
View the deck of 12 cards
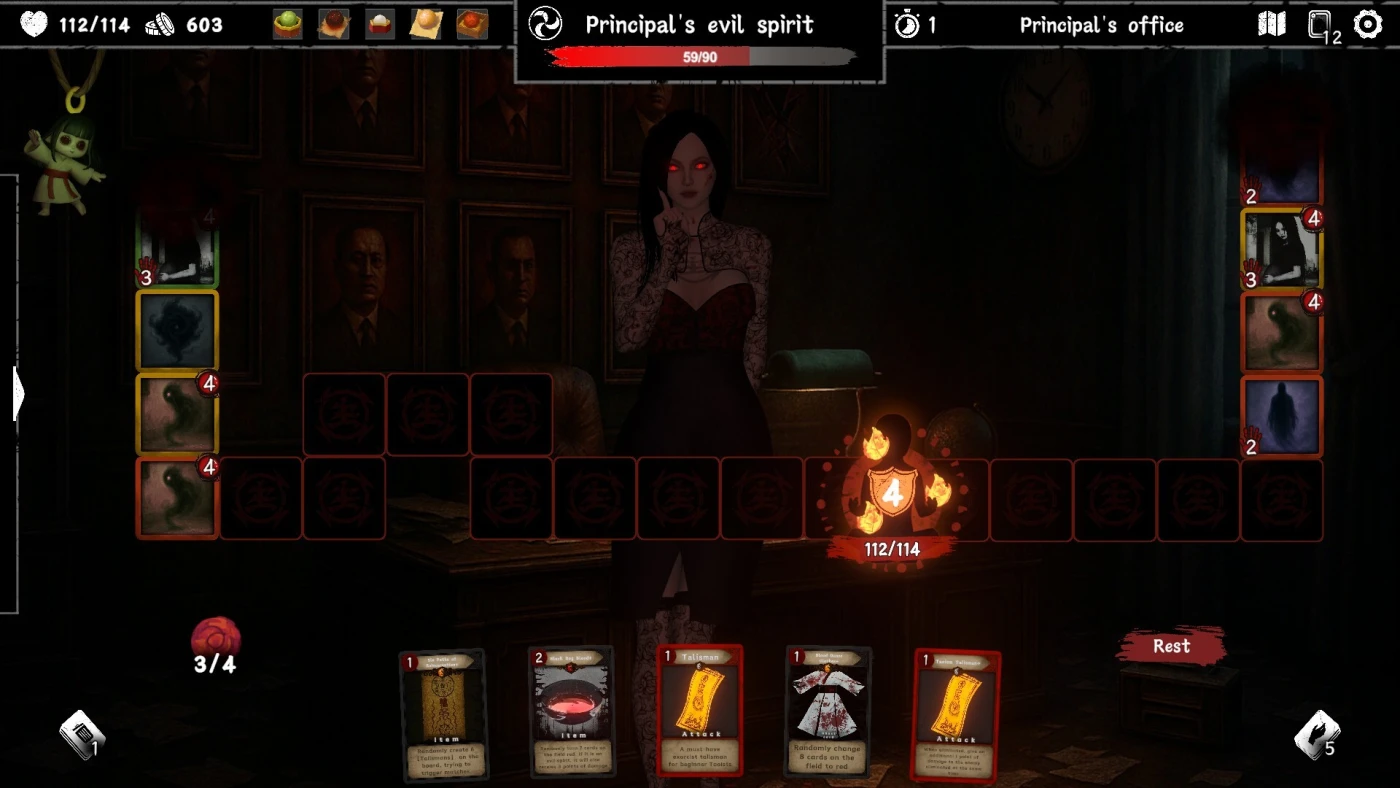1322,26
